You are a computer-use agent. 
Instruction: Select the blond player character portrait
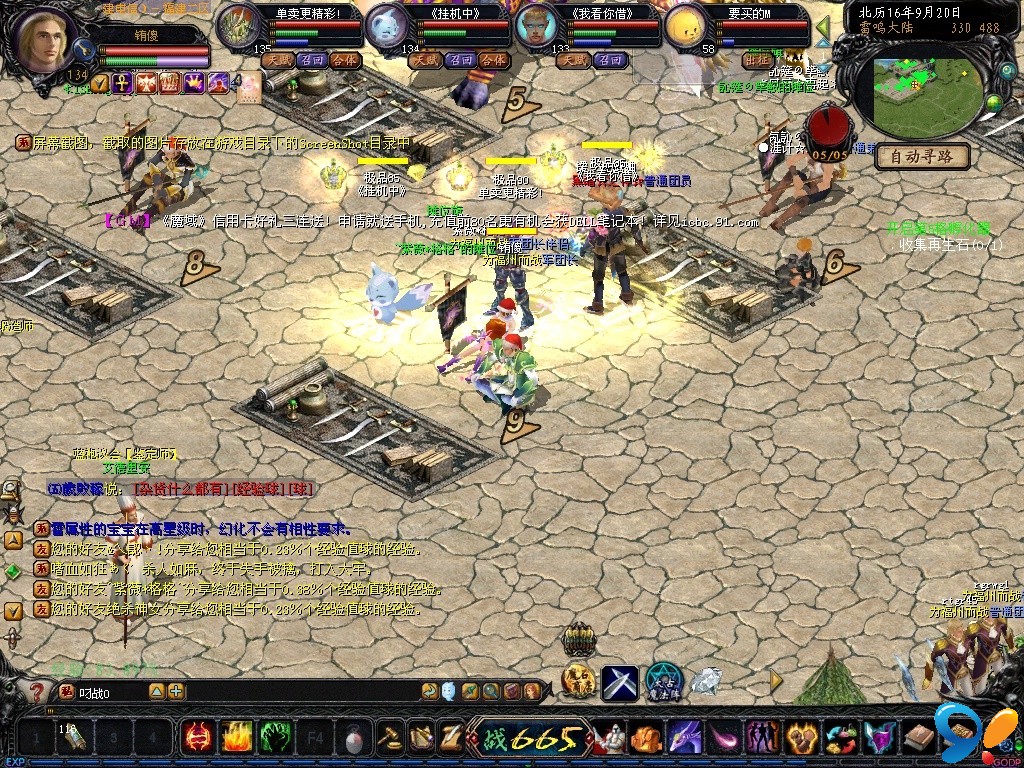point(46,41)
